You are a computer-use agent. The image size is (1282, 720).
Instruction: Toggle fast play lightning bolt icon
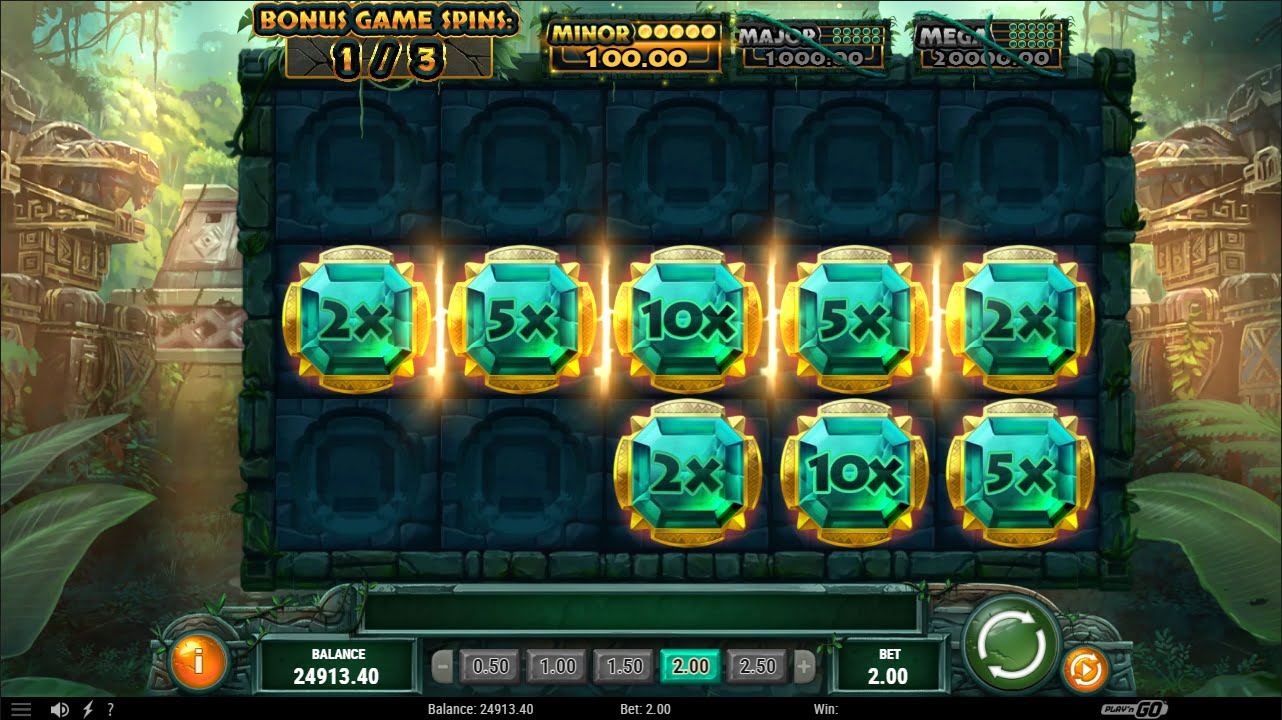[x=87, y=709]
